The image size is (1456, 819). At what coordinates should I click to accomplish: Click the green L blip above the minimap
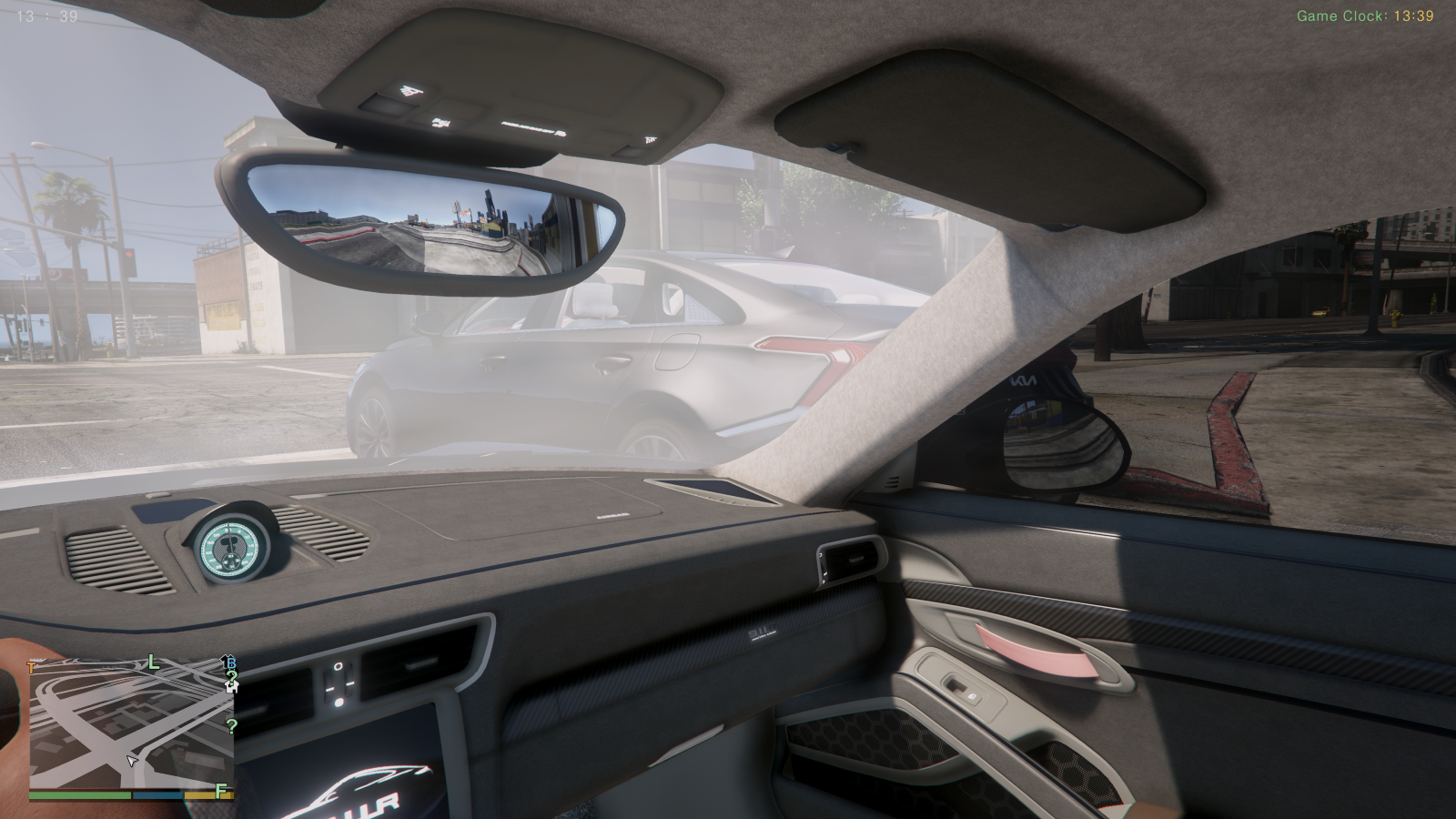pos(152,662)
